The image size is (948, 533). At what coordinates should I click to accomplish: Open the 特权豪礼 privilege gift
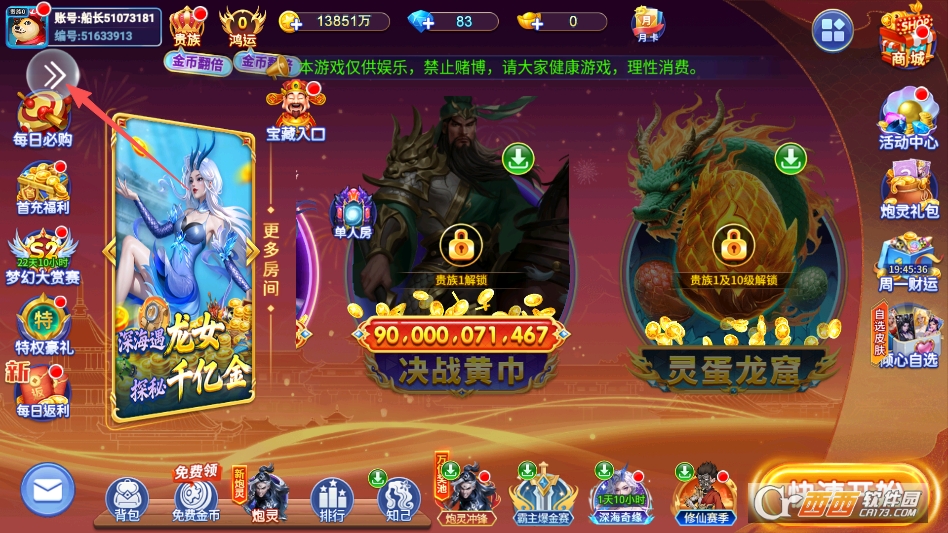pyautogui.click(x=42, y=325)
